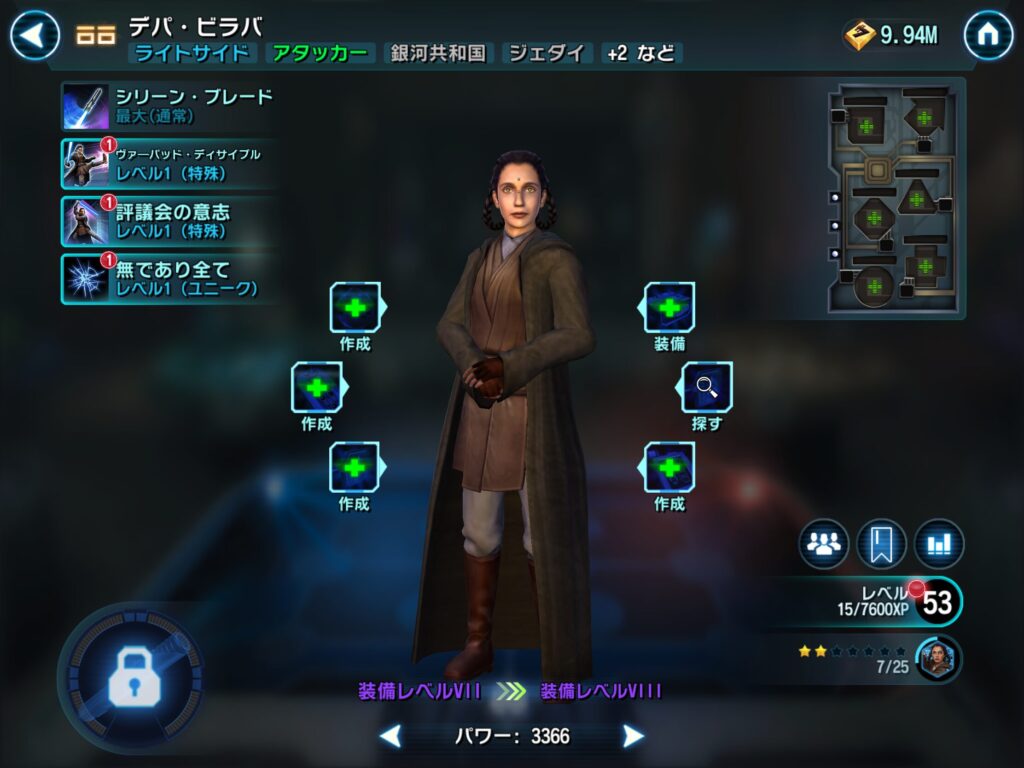
Task: Go back with the top-left arrow
Action: tap(35, 35)
